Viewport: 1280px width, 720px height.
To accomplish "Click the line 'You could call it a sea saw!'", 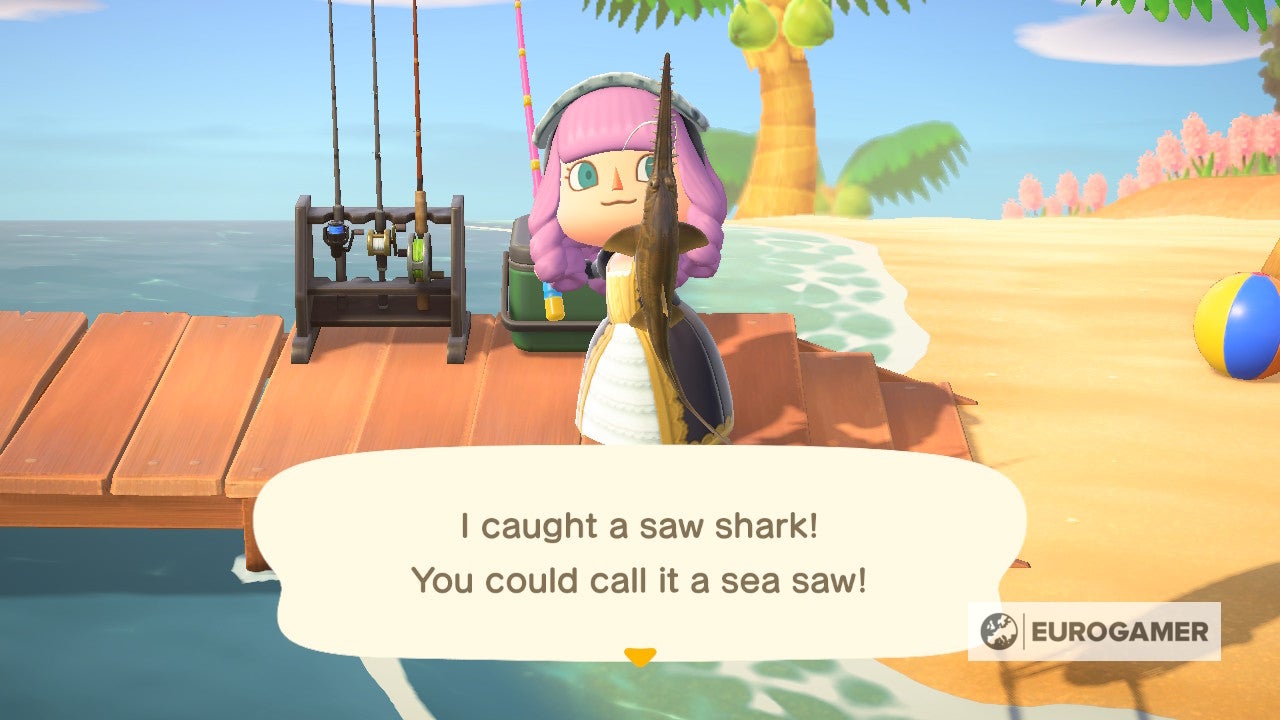I will click(637, 577).
